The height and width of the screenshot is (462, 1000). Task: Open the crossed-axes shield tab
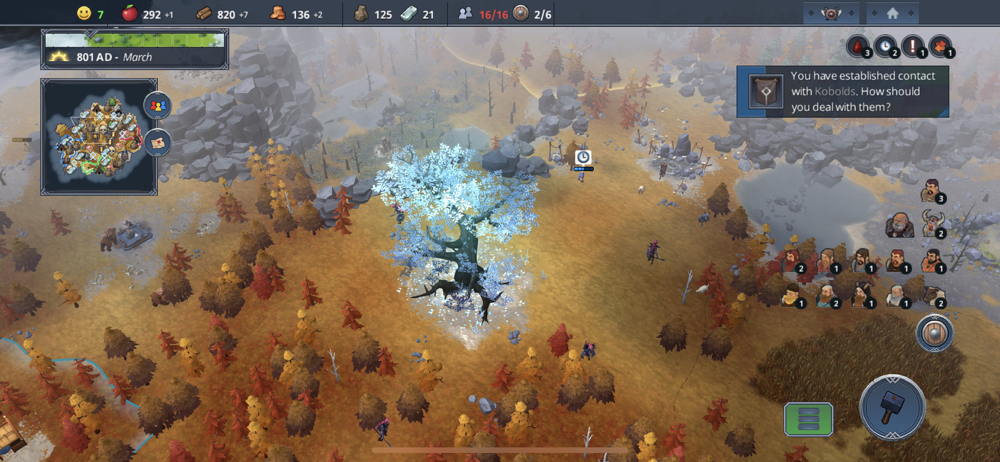click(x=829, y=13)
